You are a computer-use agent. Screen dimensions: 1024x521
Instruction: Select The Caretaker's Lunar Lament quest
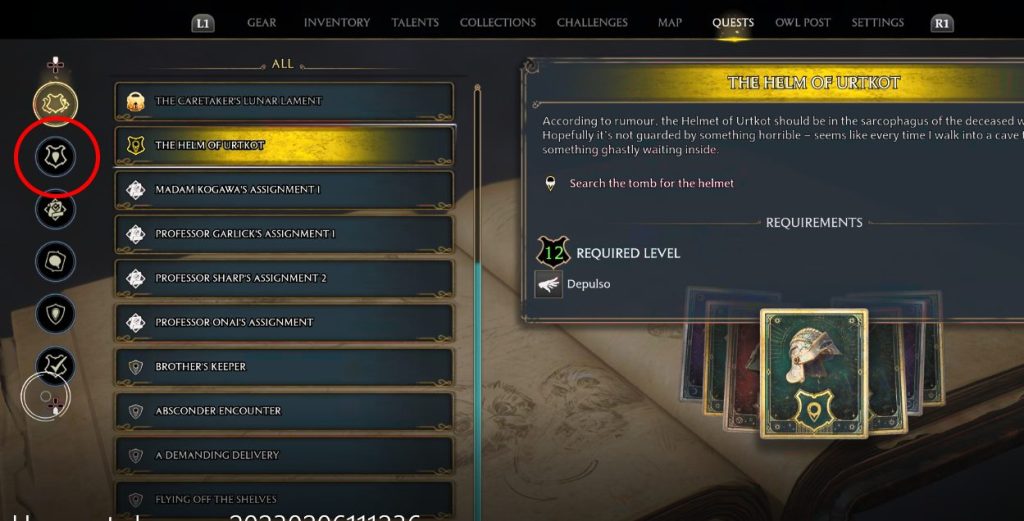coord(284,101)
